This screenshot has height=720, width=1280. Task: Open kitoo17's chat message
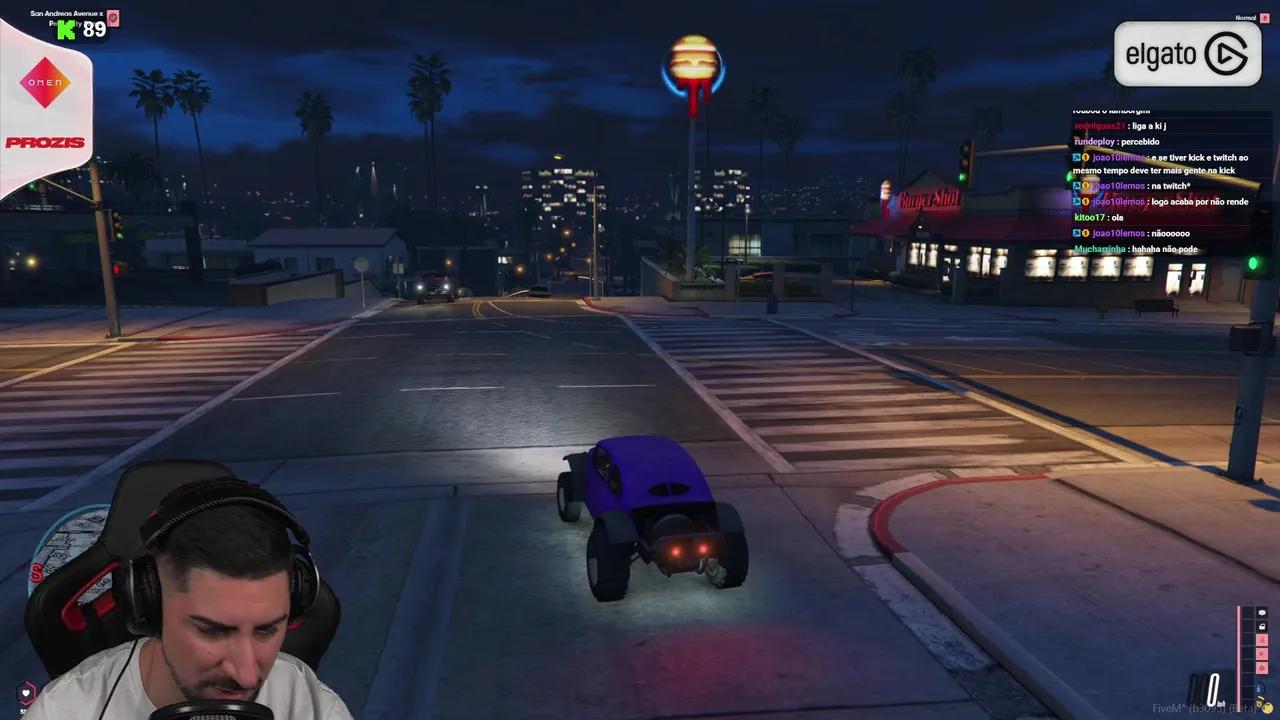click(x=1099, y=217)
